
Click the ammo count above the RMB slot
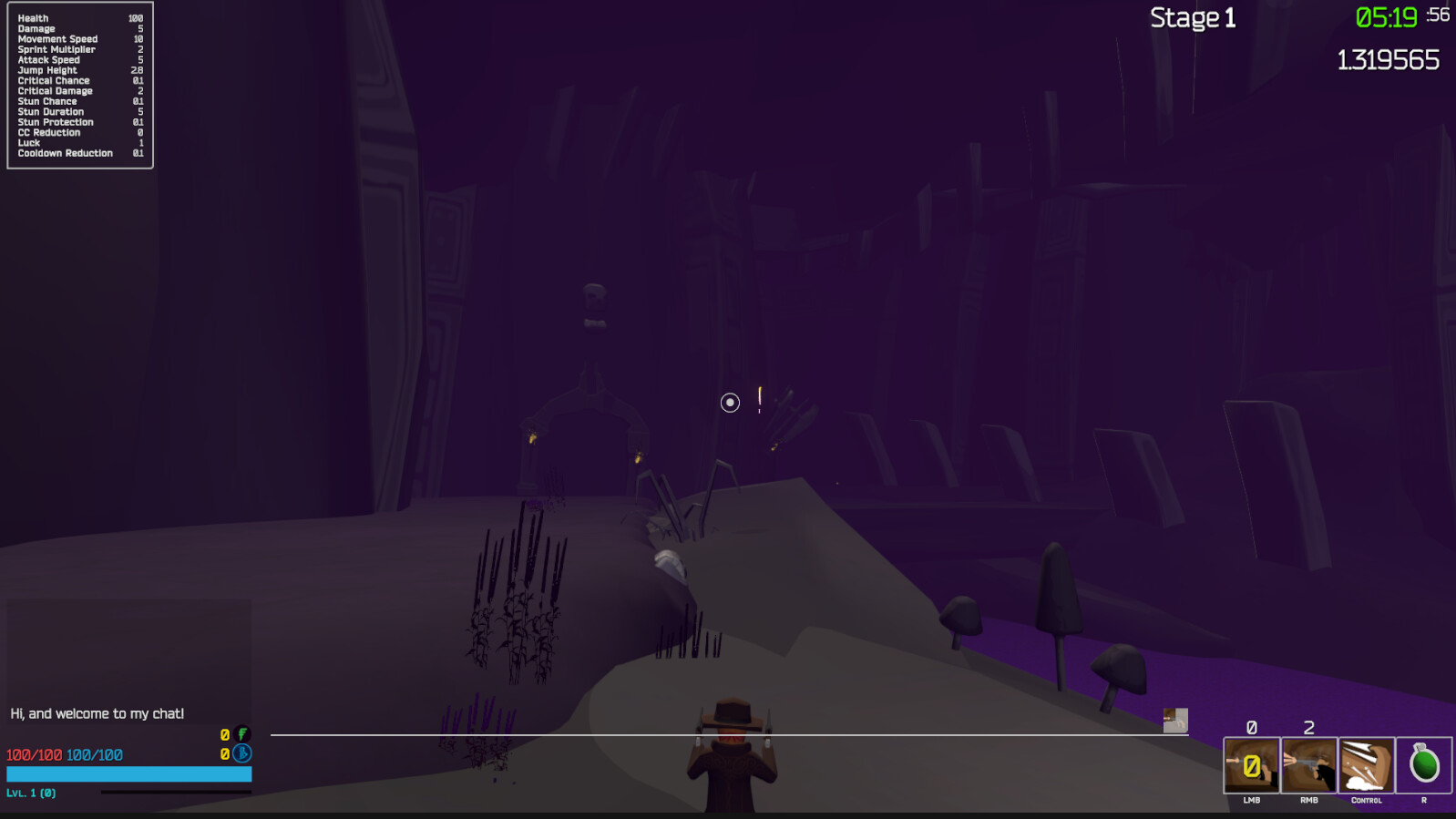1308,728
